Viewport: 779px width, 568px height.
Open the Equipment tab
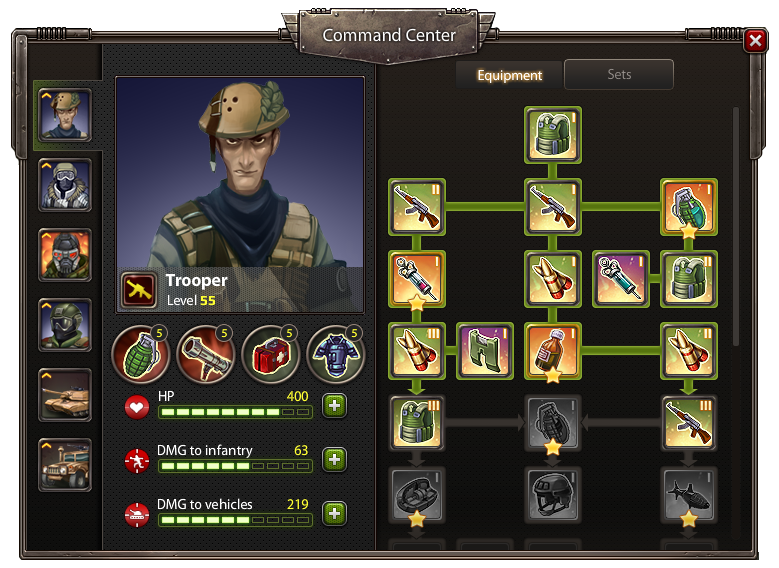pyautogui.click(x=509, y=75)
